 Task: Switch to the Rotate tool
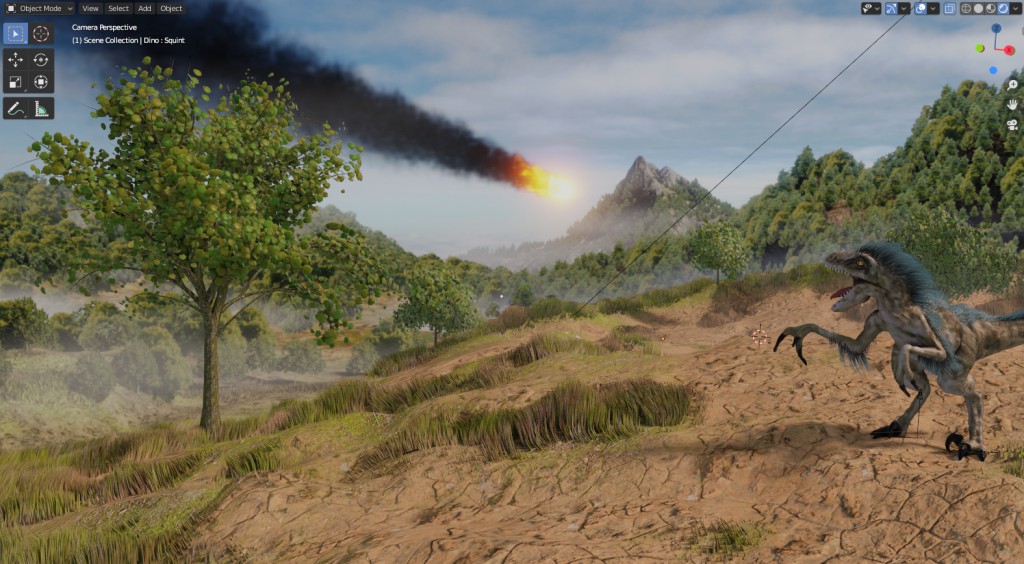point(41,59)
